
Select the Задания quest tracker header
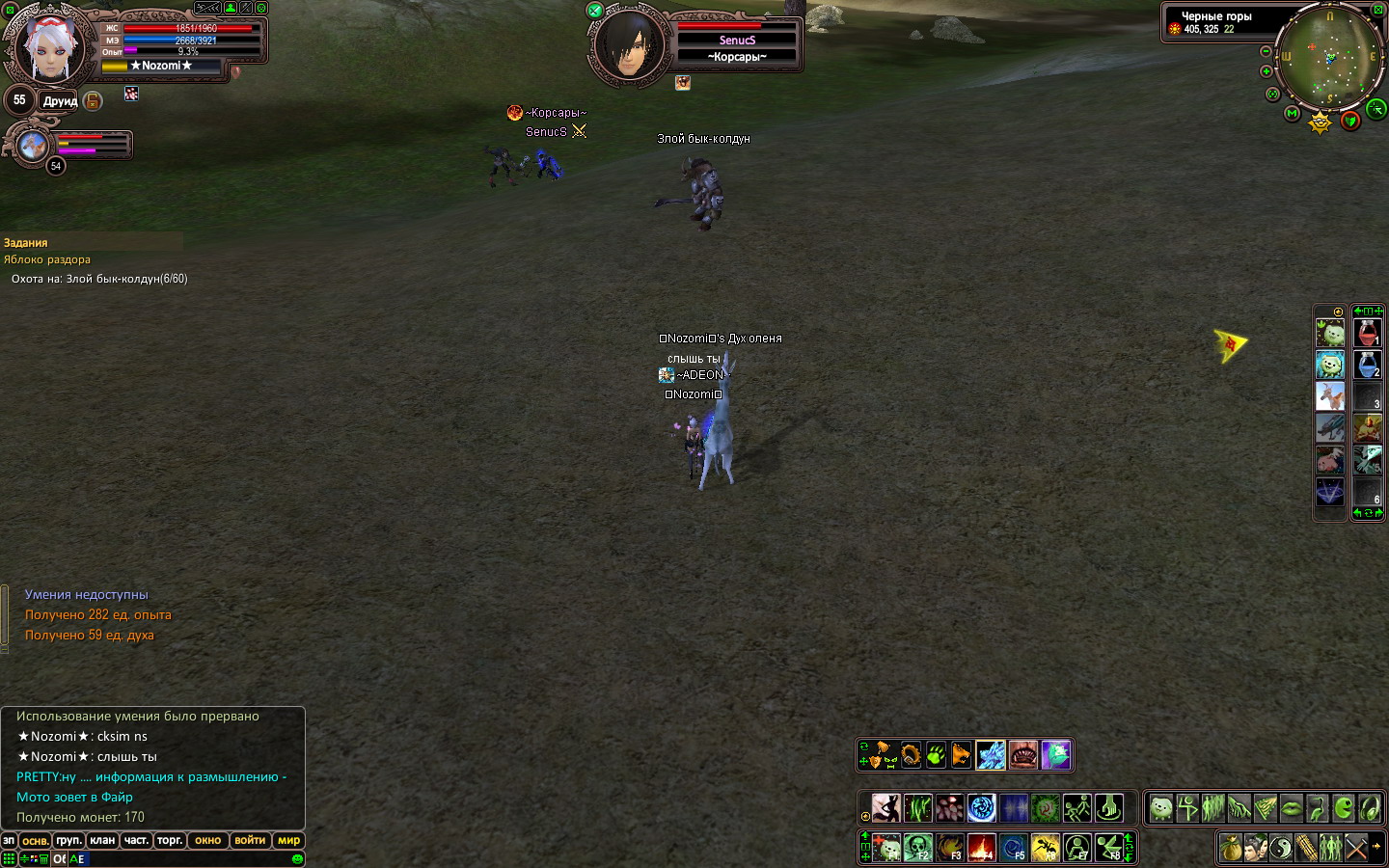[26, 243]
